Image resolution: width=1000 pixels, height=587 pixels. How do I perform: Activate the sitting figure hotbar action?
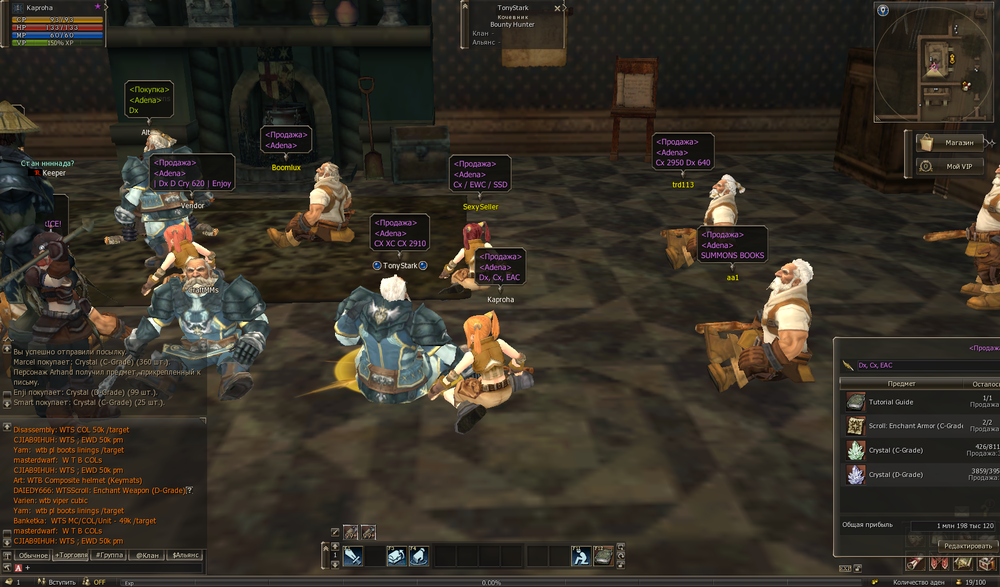click(580, 556)
